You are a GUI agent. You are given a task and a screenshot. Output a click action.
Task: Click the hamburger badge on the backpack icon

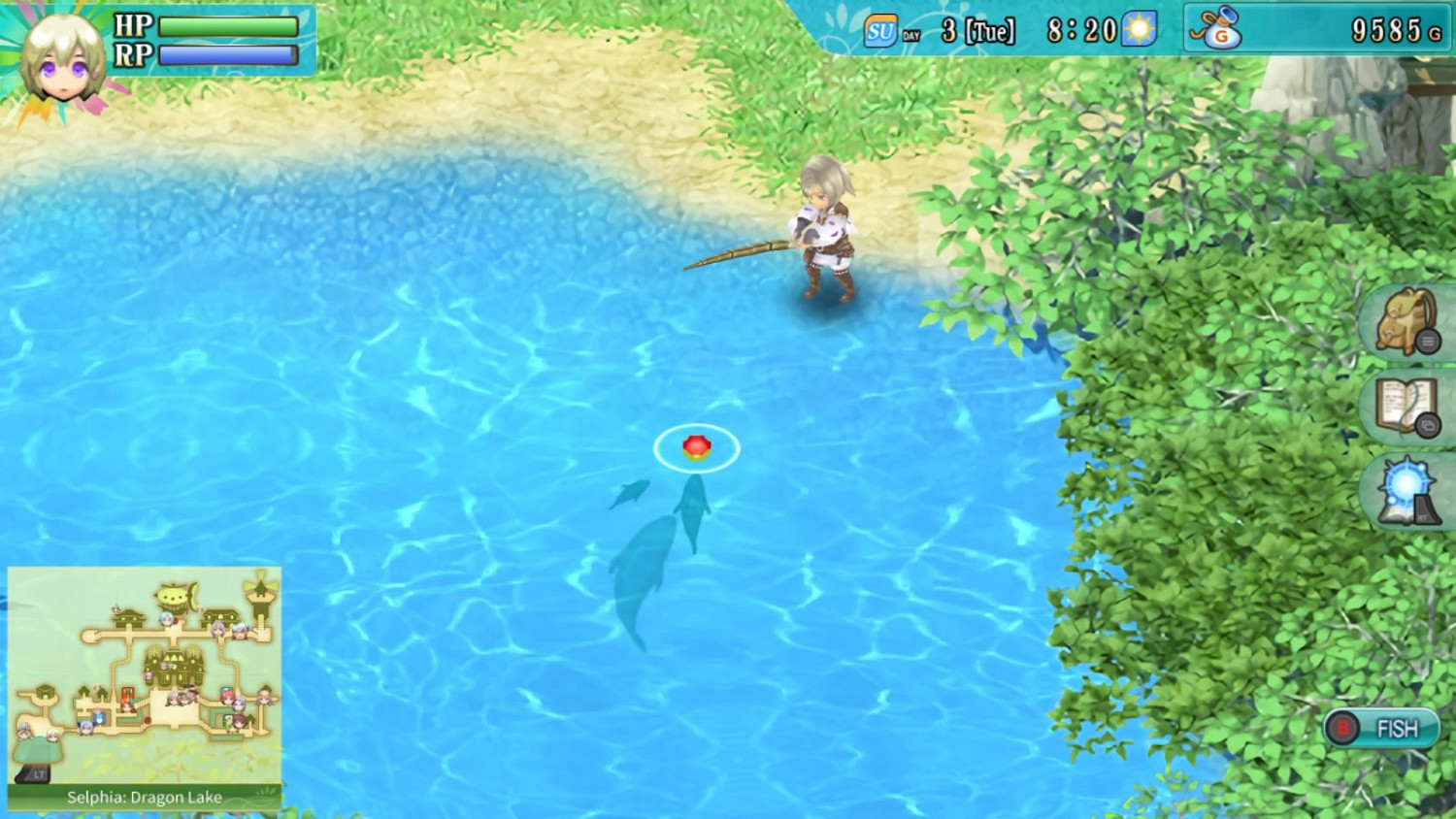[x=1428, y=343]
